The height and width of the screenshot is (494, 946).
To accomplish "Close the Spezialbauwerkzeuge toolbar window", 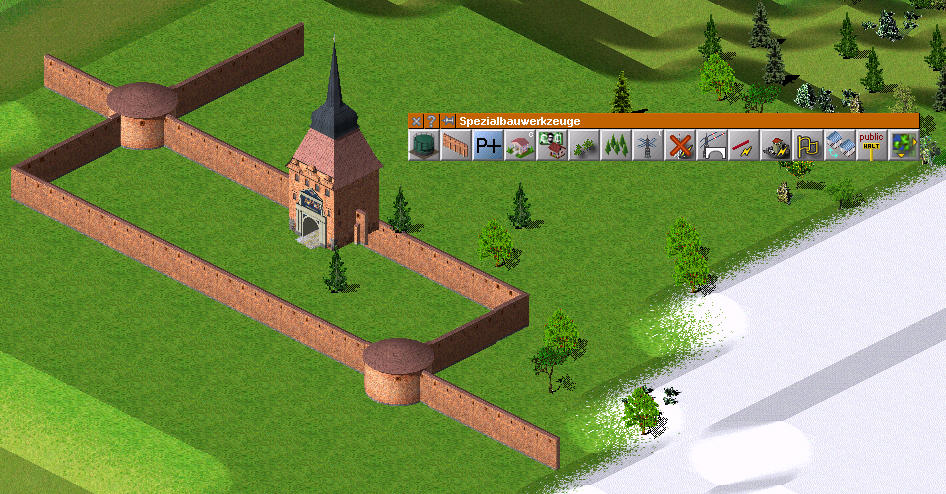I will point(416,121).
